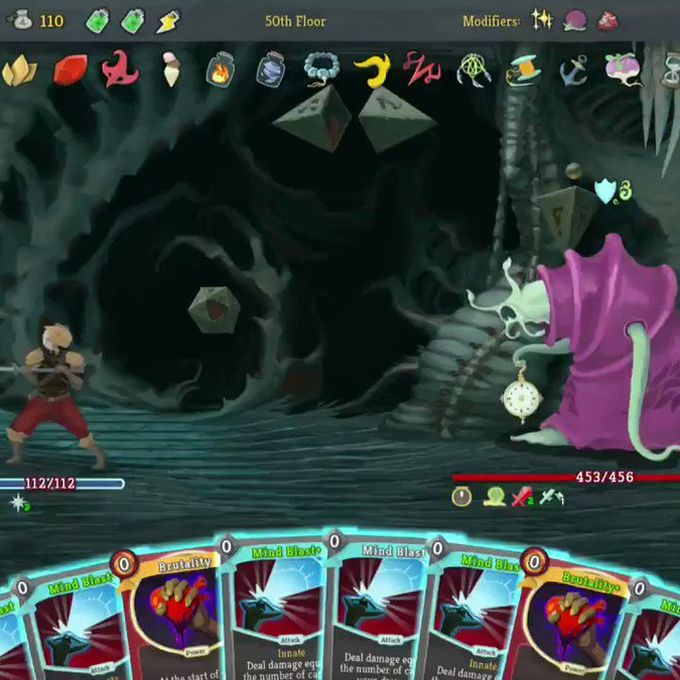Show the sparkle modifier icon details

click(543, 21)
